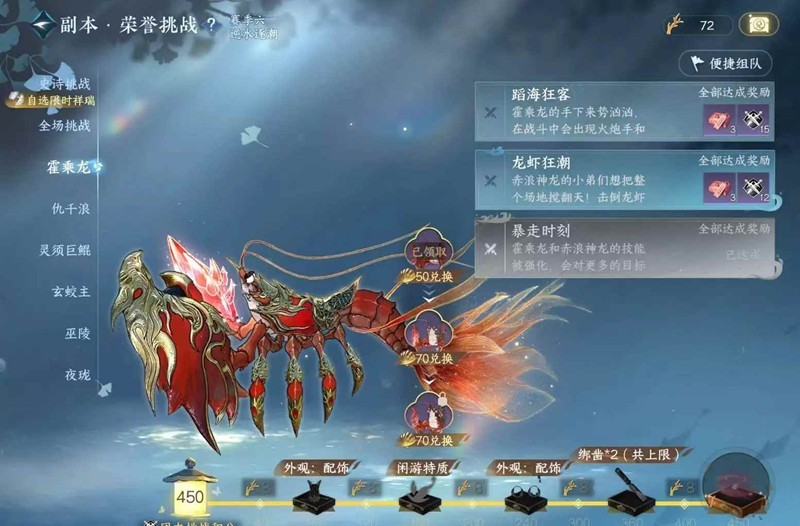Switch to the 史诗挑战 tab

click(64, 85)
